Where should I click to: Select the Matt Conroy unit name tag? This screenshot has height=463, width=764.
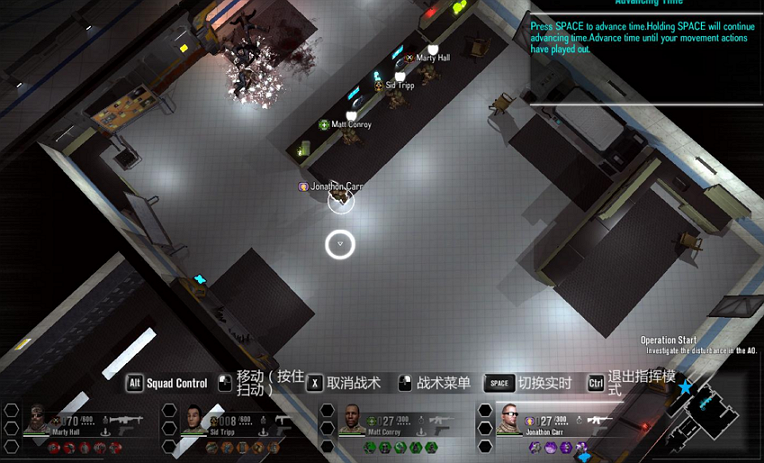click(x=351, y=125)
